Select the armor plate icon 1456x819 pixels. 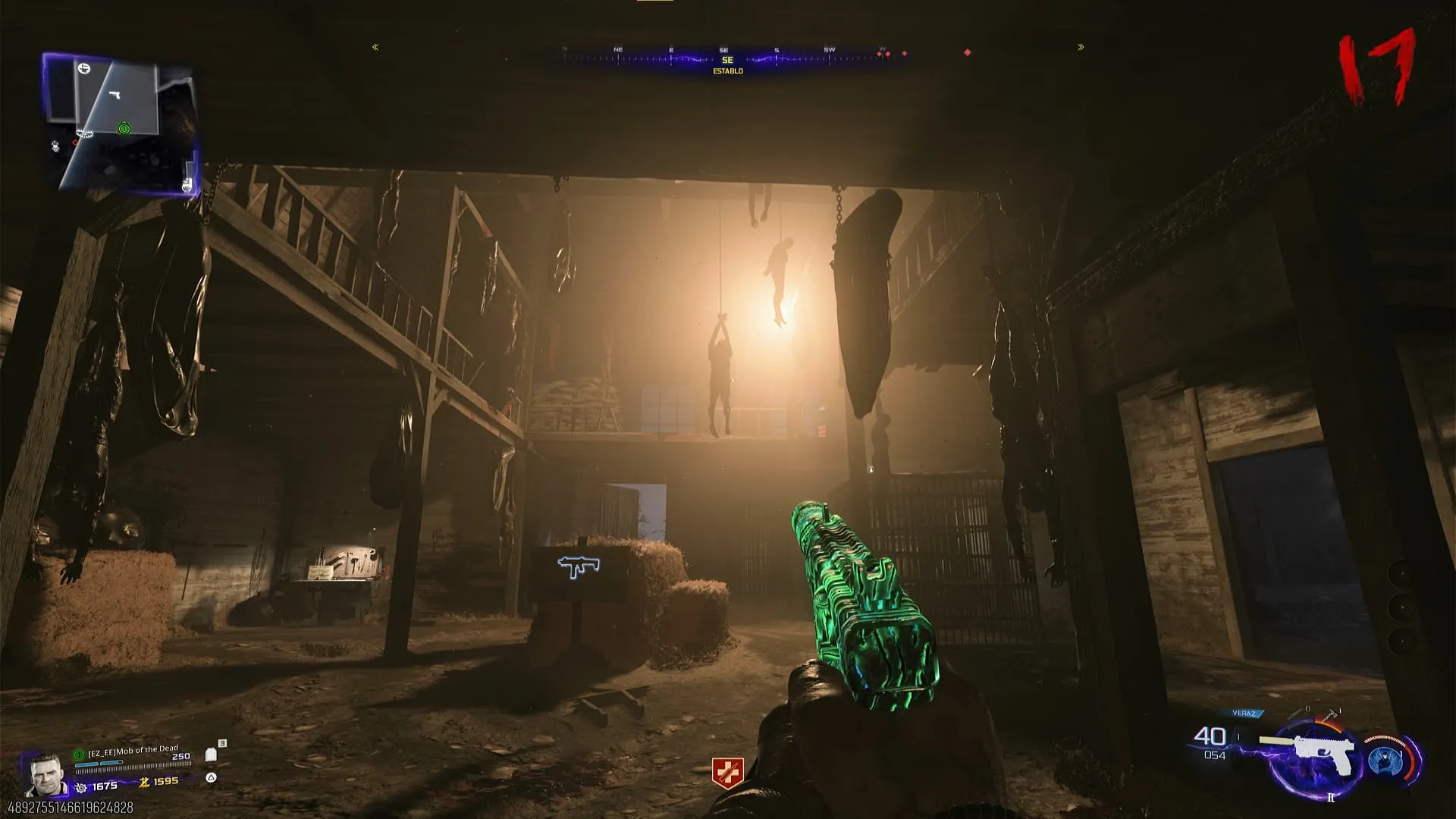click(212, 755)
